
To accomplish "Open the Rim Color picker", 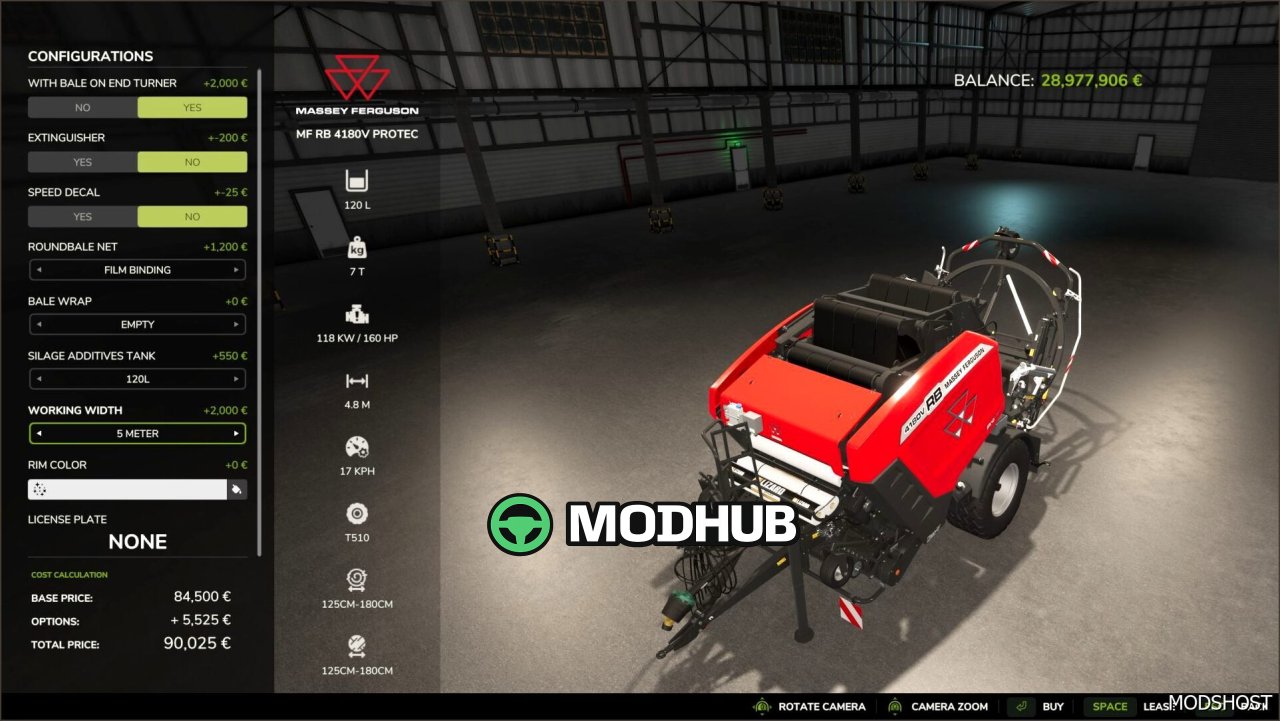I will [x=238, y=489].
